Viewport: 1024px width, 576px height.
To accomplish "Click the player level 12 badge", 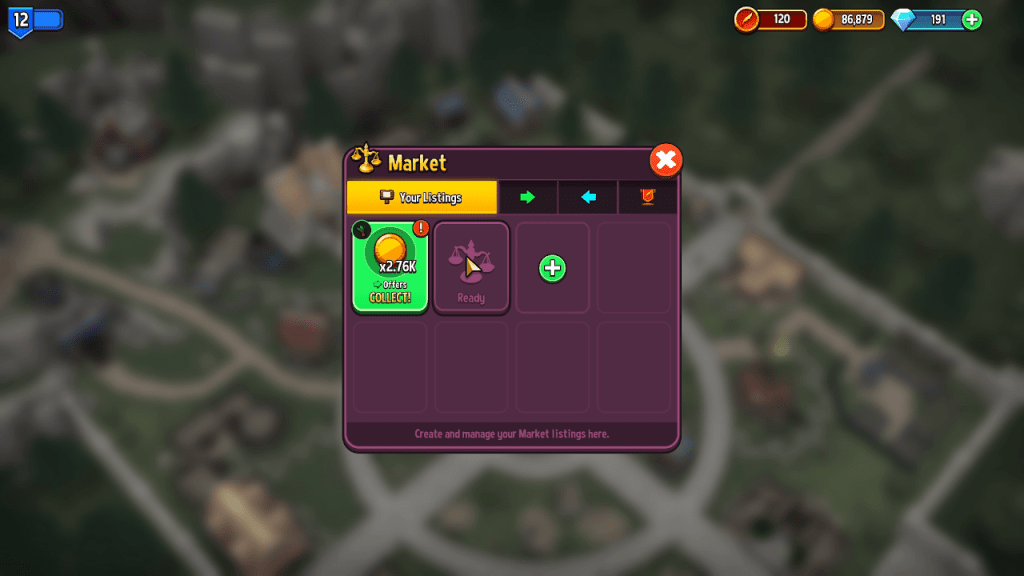I will click(20, 19).
